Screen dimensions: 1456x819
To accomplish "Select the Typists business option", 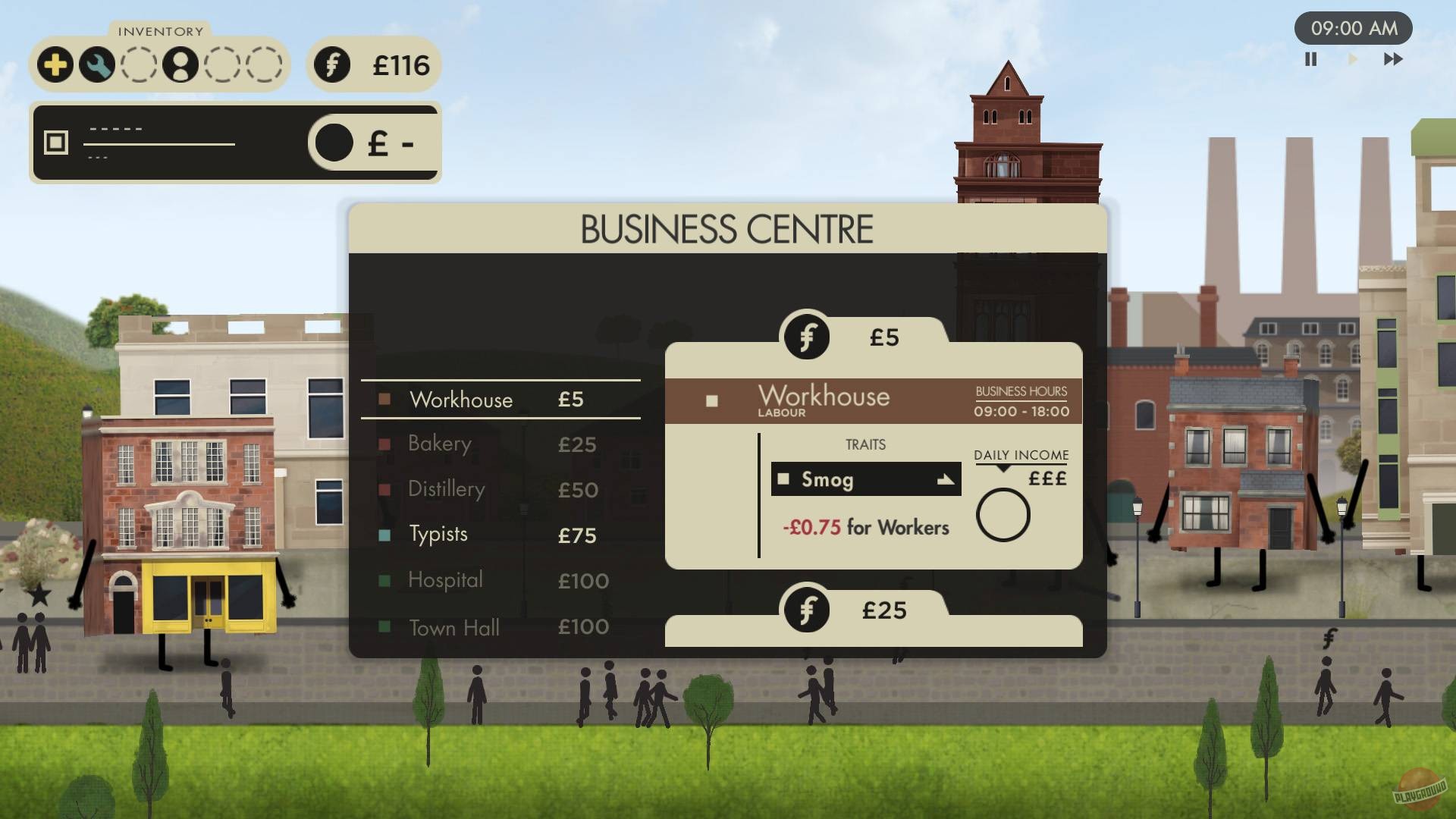I will (438, 535).
